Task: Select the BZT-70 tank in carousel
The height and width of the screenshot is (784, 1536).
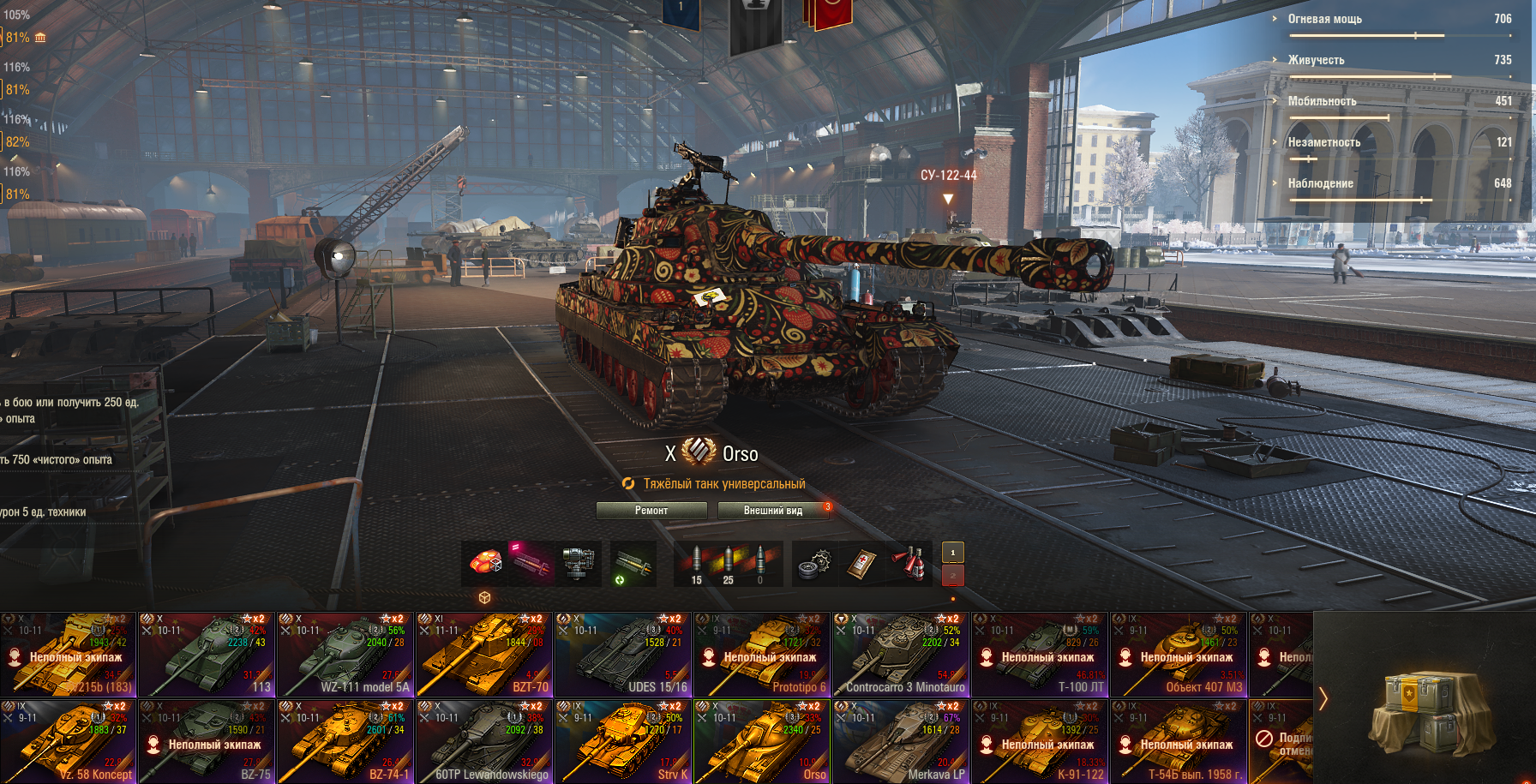Action: (484, 655)
